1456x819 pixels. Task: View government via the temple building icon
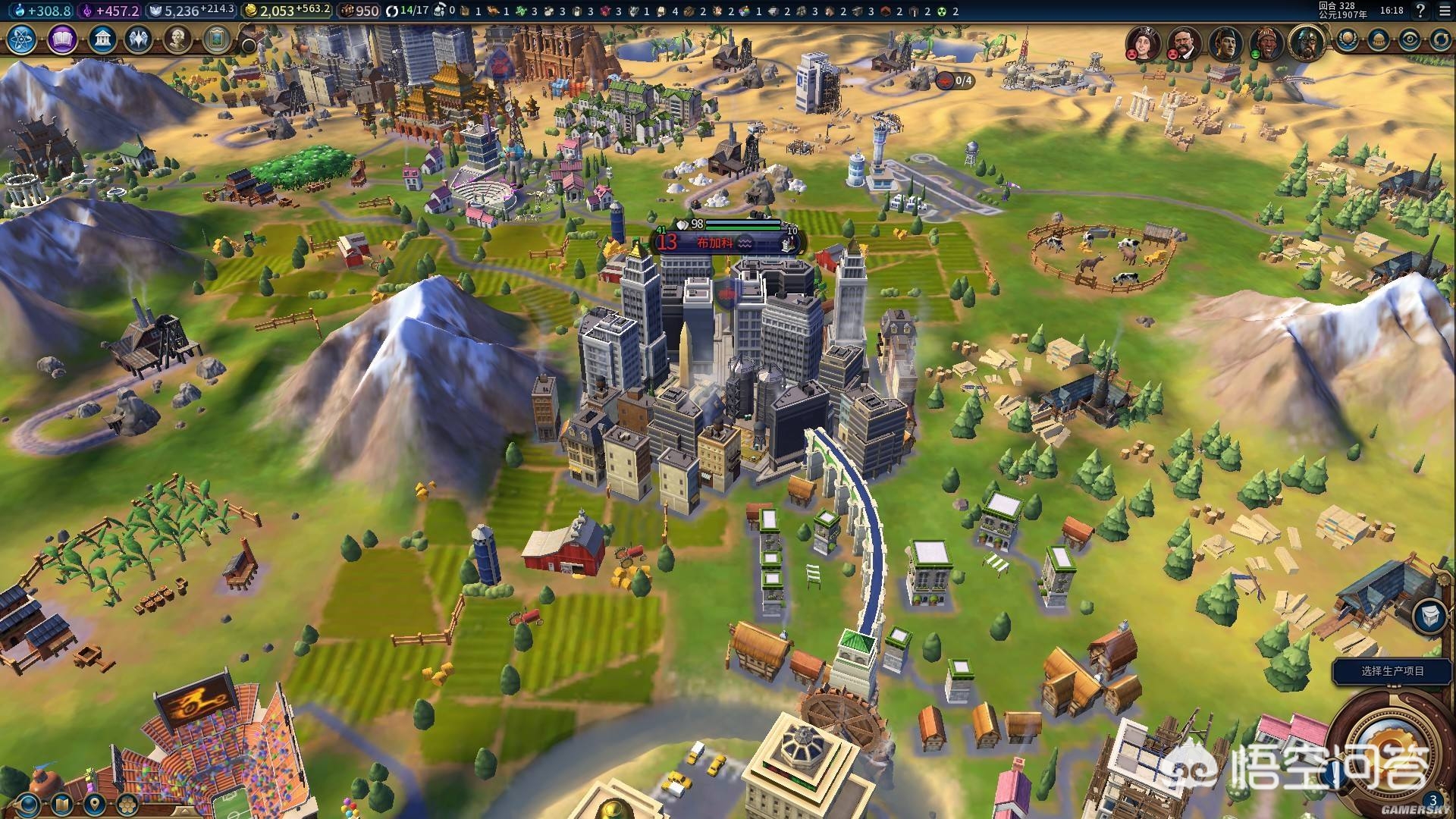pyautogui.click(x=102, y=39)
